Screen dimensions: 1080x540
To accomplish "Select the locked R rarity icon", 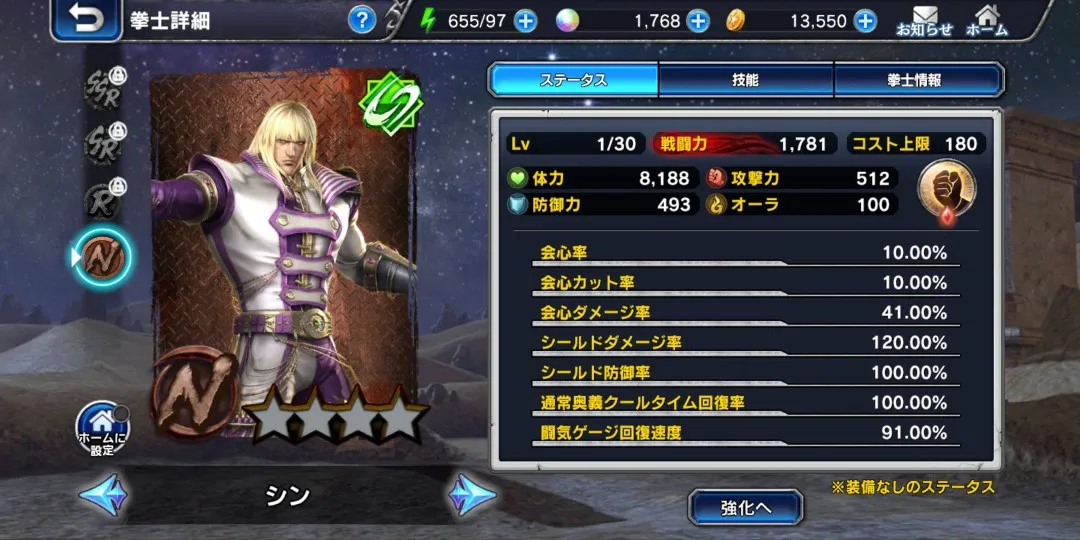I will pyautogui.click(x=103, y=199).
